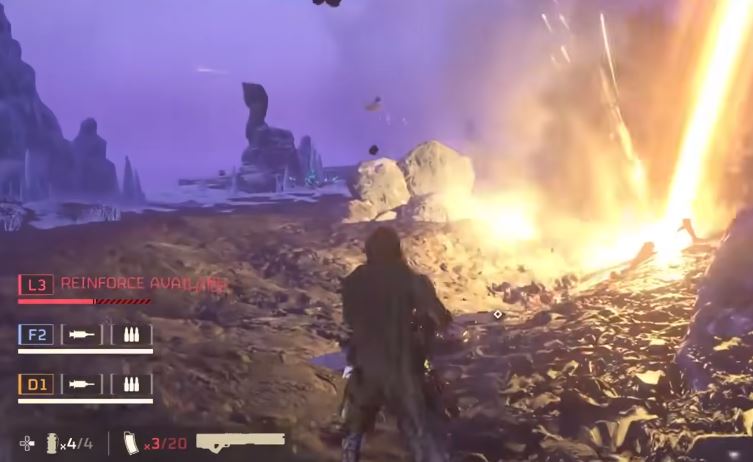Viewport: 753px width, 462px height.
Task: Click the ammo icon beside F2
Action: coord(131,335)
